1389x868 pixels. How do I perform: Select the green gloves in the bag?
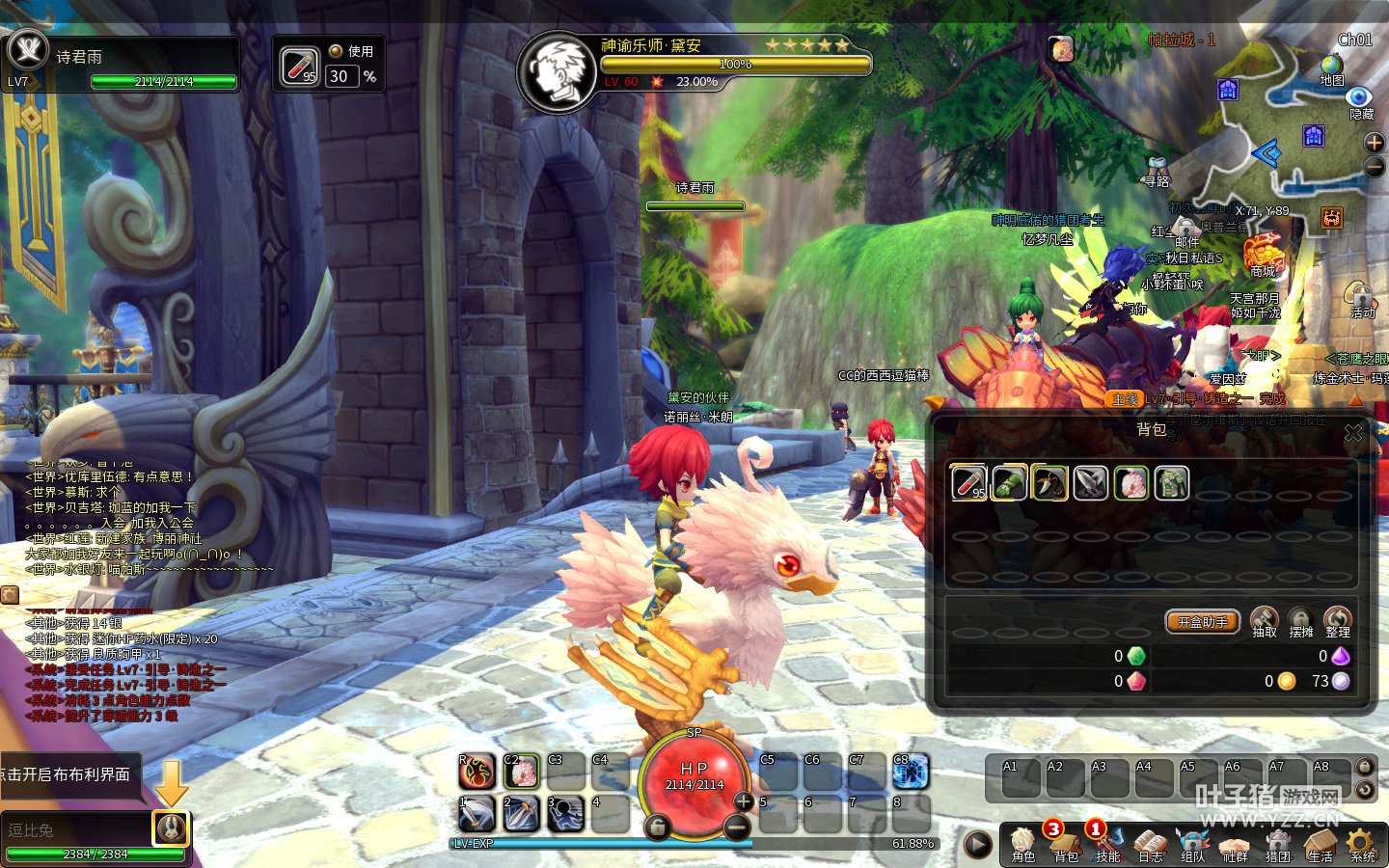click(1009, 482)
